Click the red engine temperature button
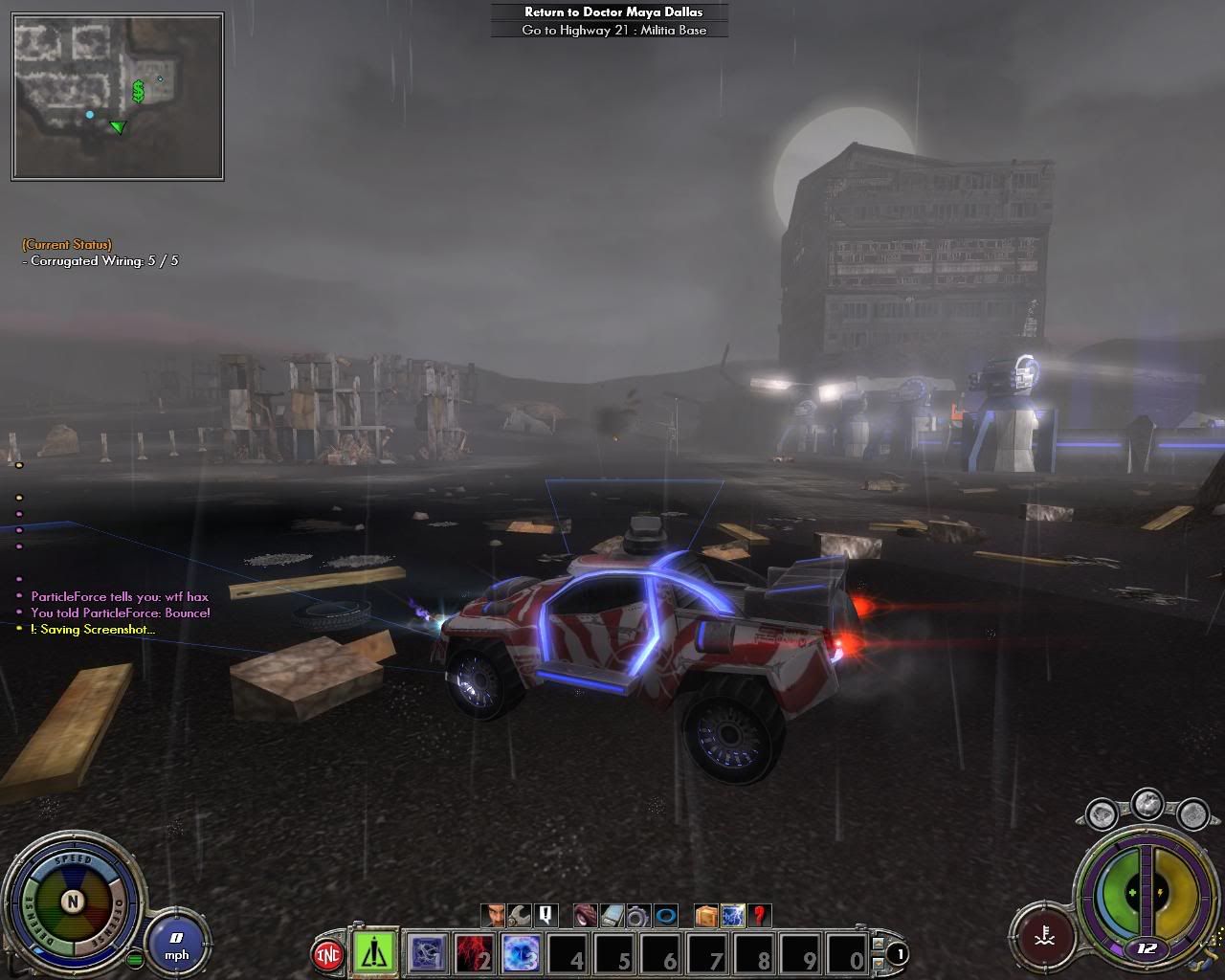This screenshot has height=980, width=1225. [1041, 934]
